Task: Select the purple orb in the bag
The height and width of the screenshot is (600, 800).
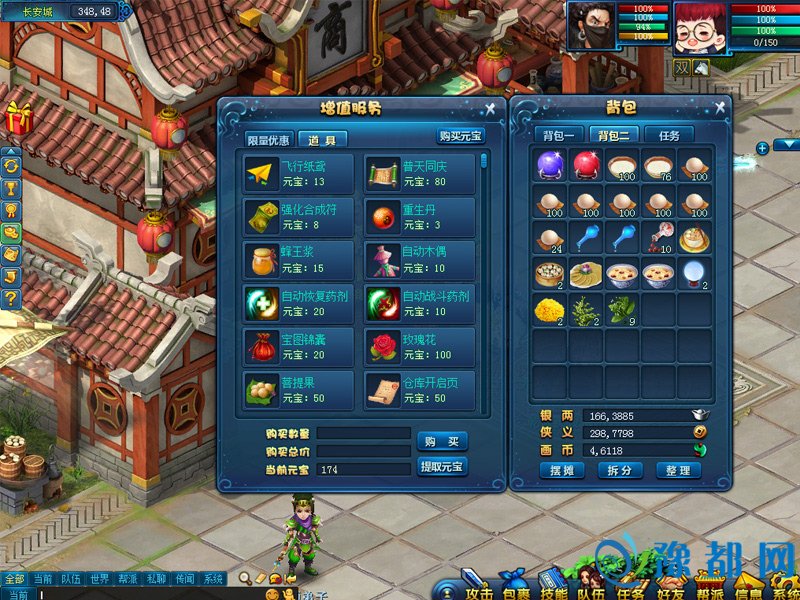Action: tap(549, 166)
